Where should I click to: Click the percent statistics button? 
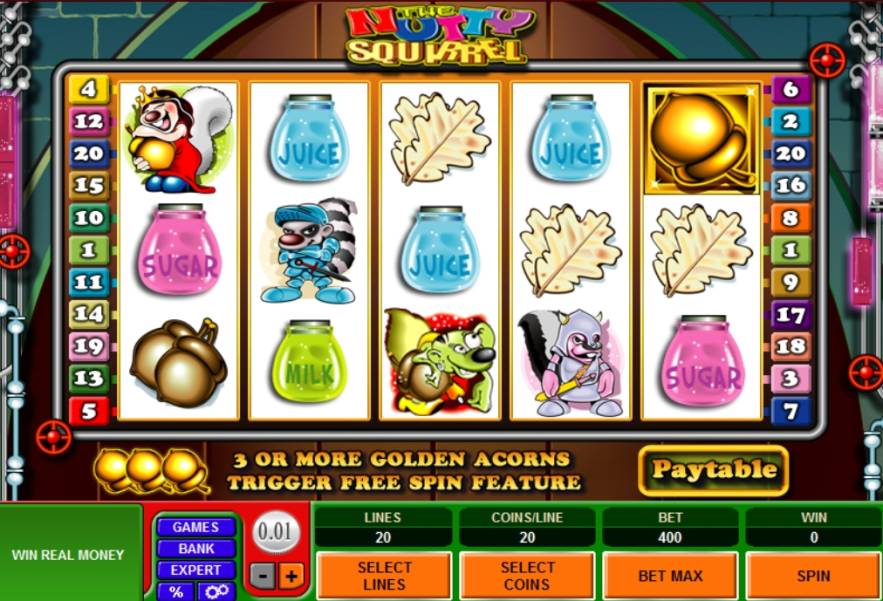[x=176, y=591]
